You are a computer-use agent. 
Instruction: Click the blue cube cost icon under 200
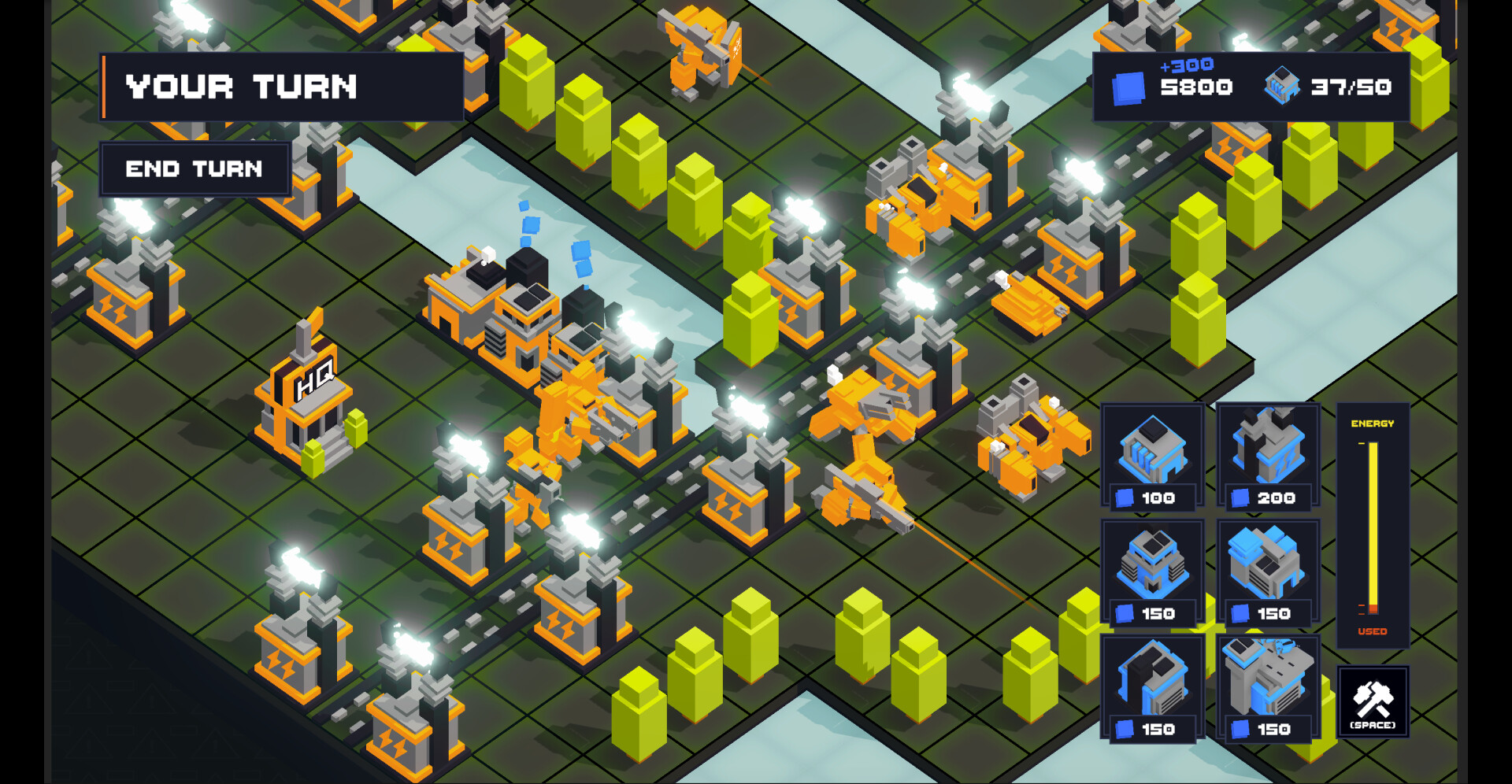[1242, 498]
